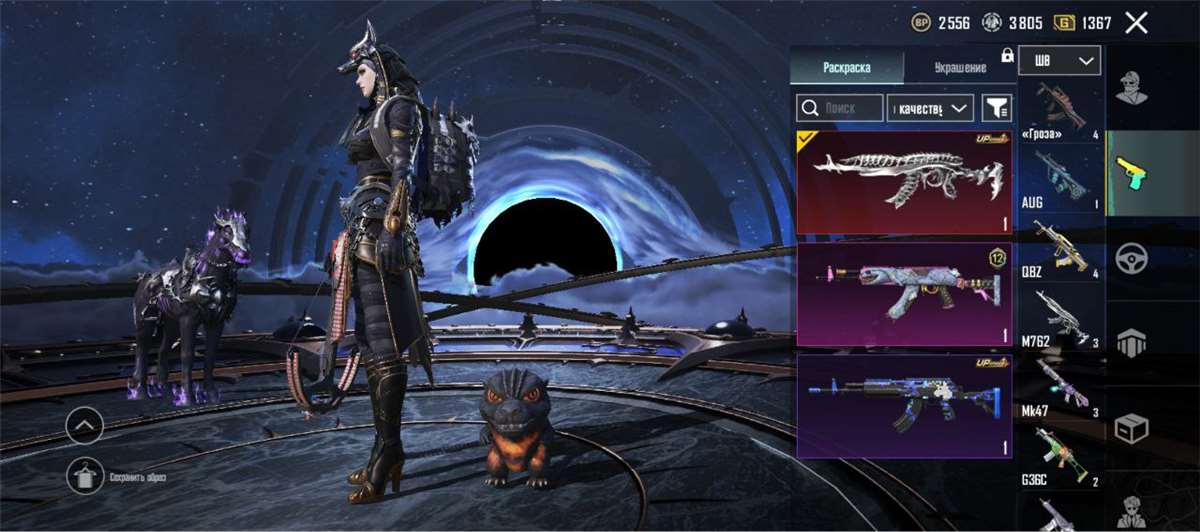Switch to the Раскраска tab
This screenshot has height=532, width=1200.
click(846, 68)
